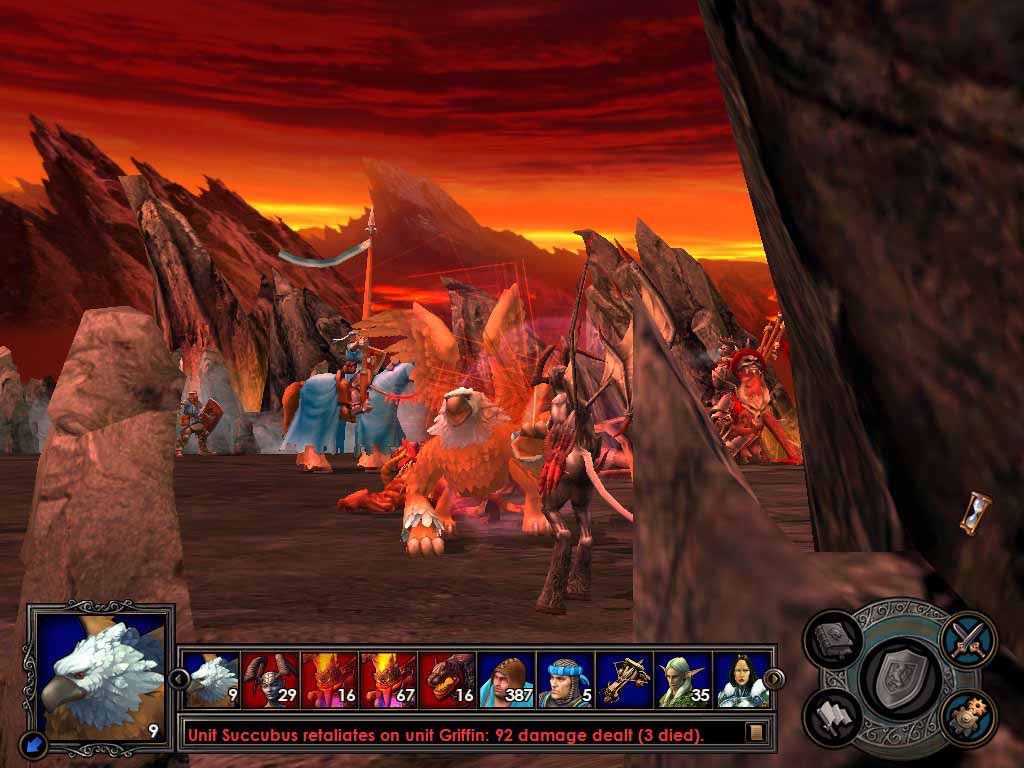The width and height of the screenshot is (1024, 768).
Task: Select the dark-haired hero portrait in turn order
Action: [x=742, y=680]
